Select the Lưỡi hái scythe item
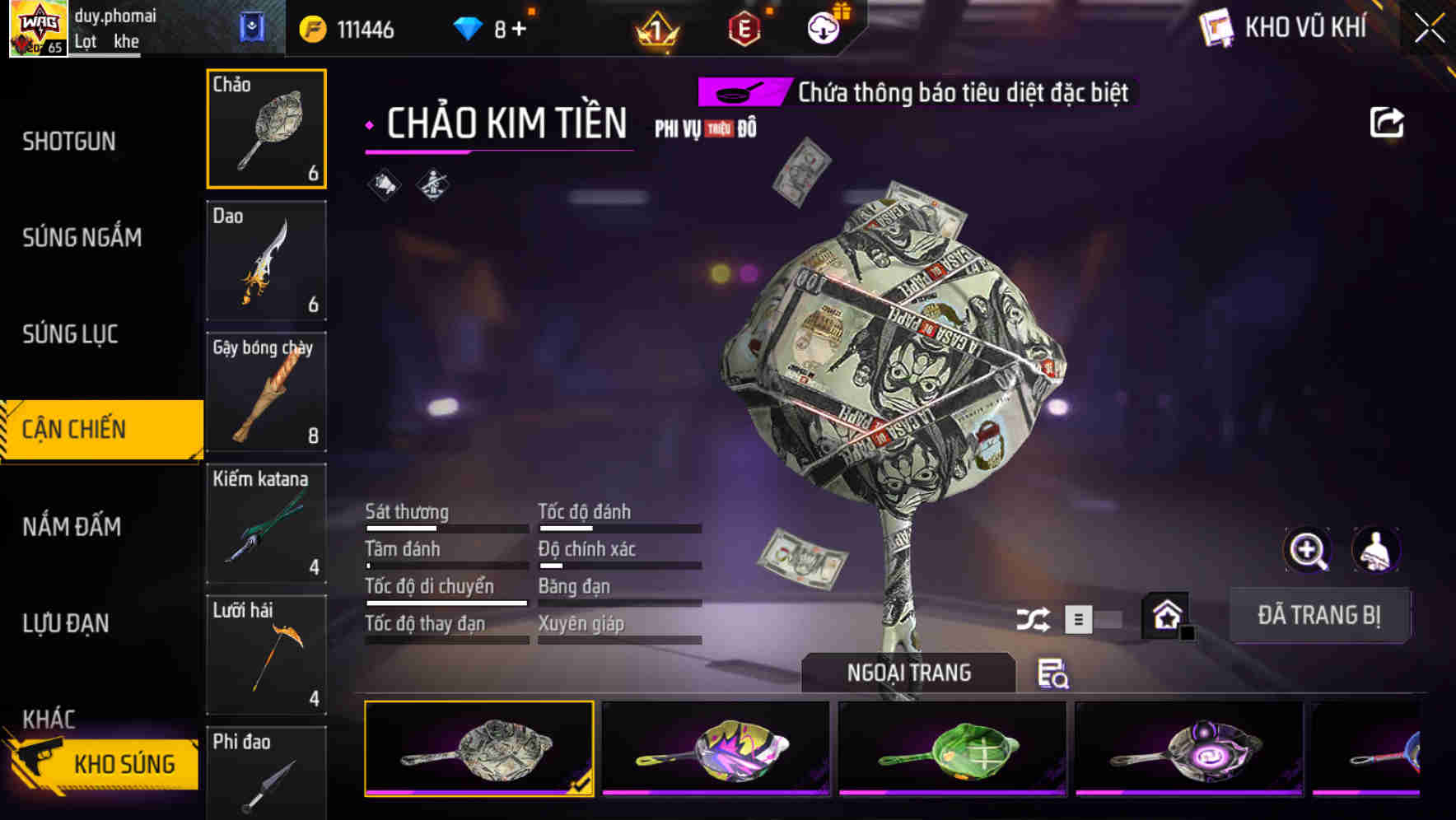Viewport: 1456px width, 820px height. [x=266, y=655]
